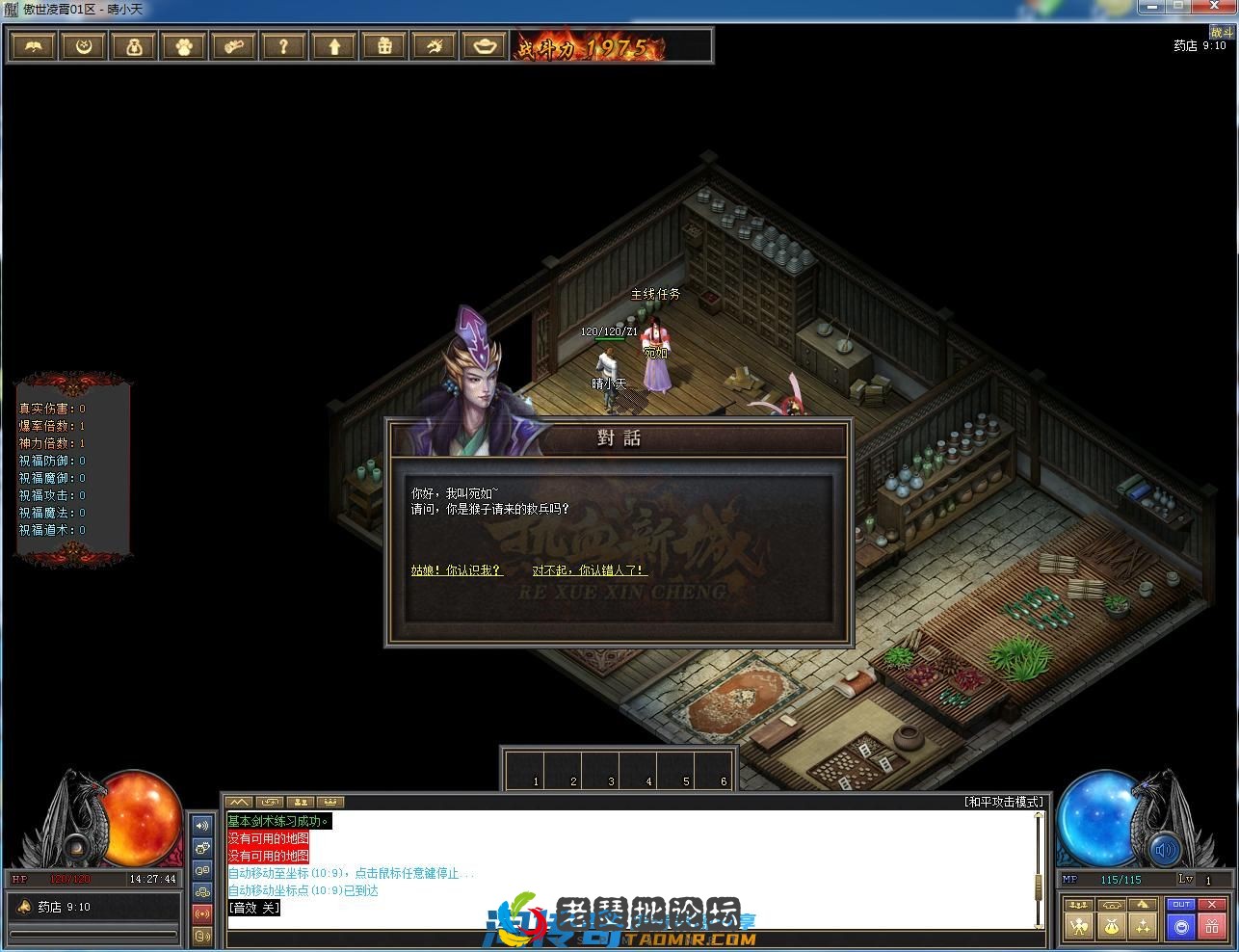Image resolution: width=1239 pixels, height=952 pixels.
Task: Select the rightmost chat channel tab
Action: (331, 802)
